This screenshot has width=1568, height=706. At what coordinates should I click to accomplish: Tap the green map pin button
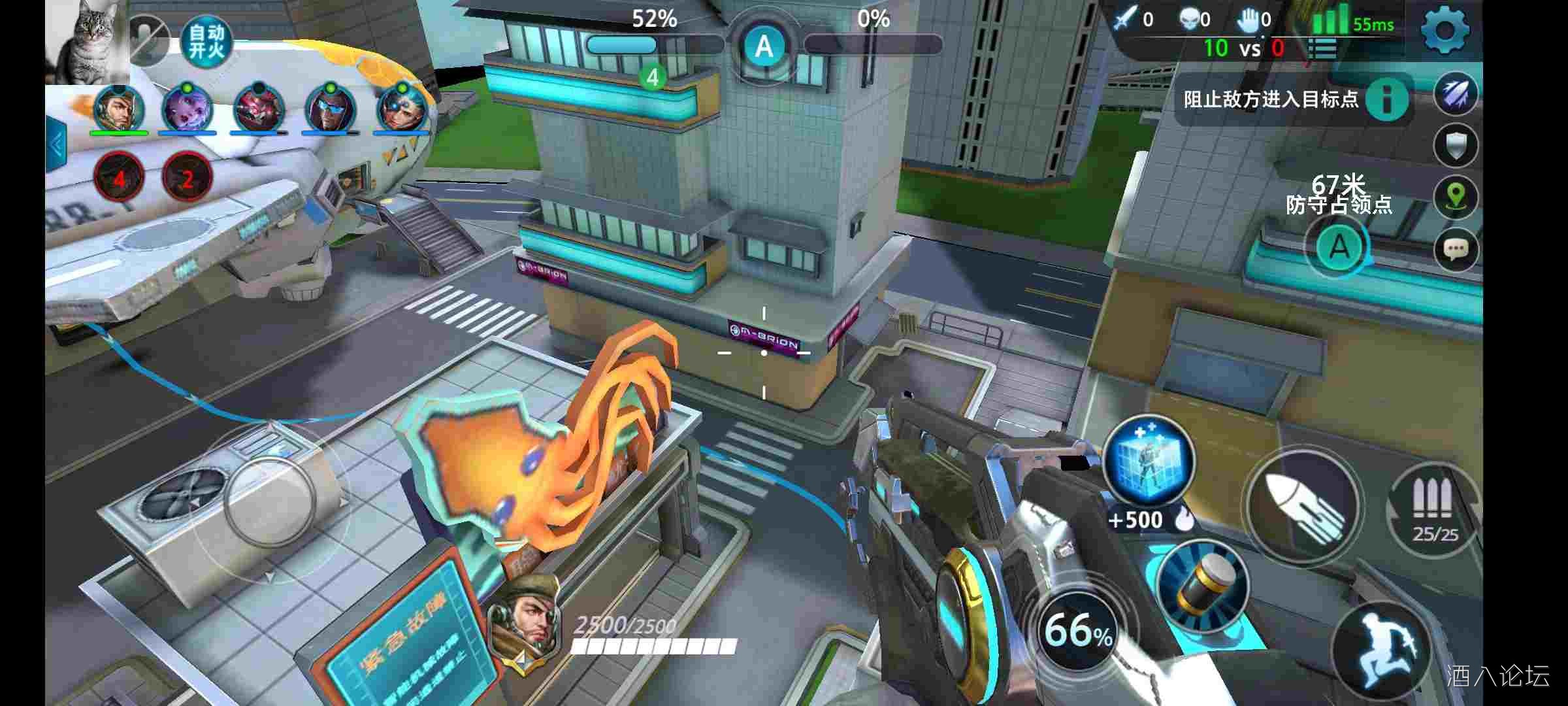pos(1456,197)
